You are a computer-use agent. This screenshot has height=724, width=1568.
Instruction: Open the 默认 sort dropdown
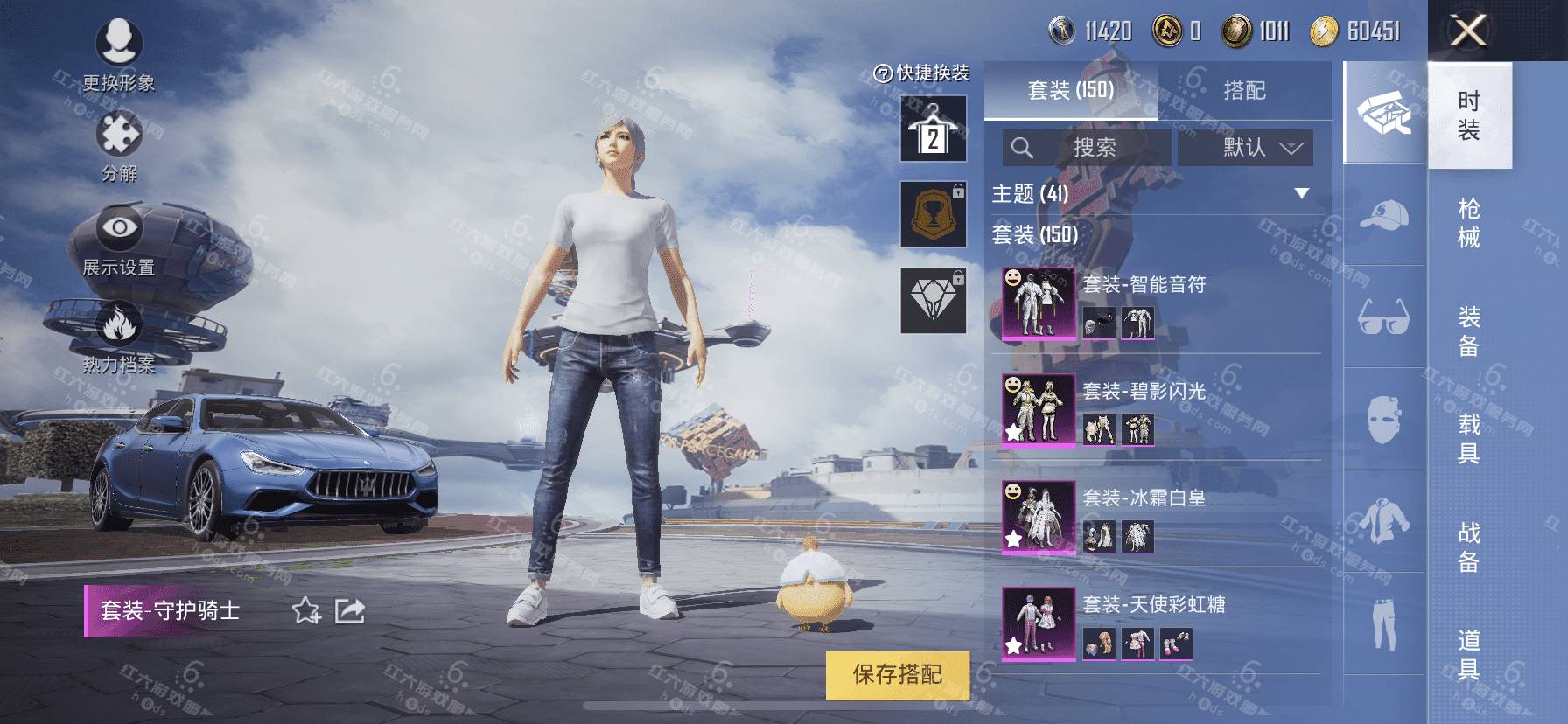[x=1246, y=148]
